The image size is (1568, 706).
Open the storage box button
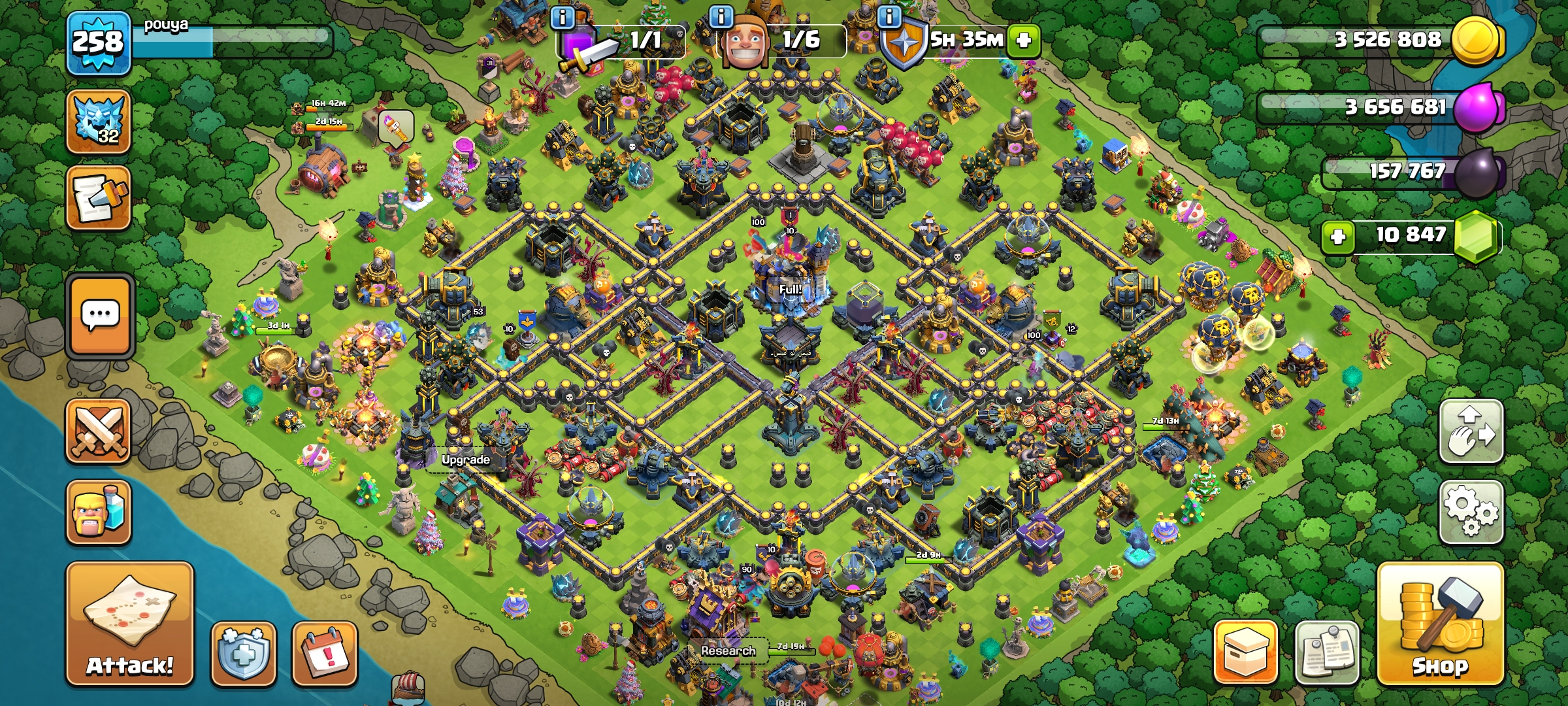click(1245, 652)
